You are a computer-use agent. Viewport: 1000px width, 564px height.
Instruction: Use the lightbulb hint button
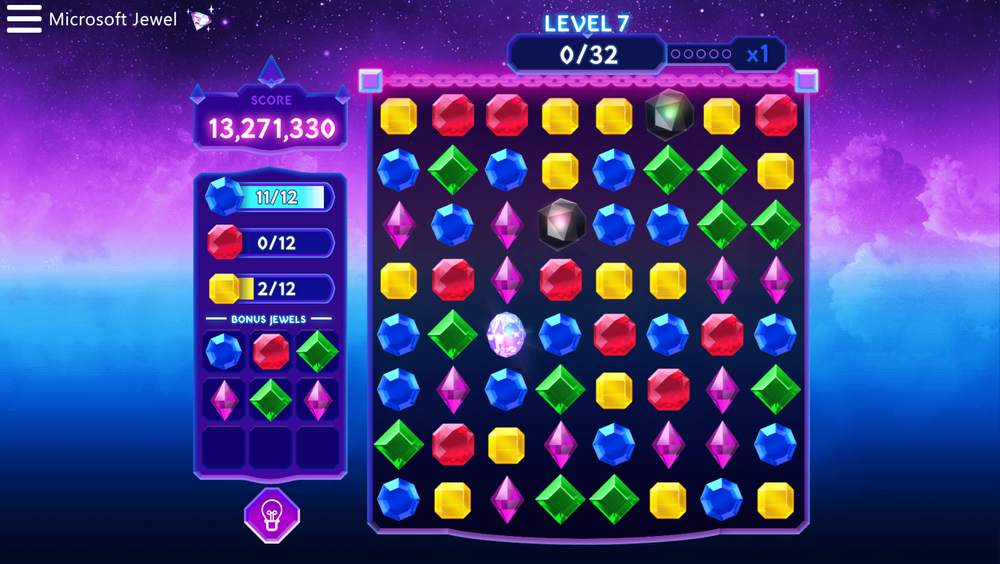271,515
